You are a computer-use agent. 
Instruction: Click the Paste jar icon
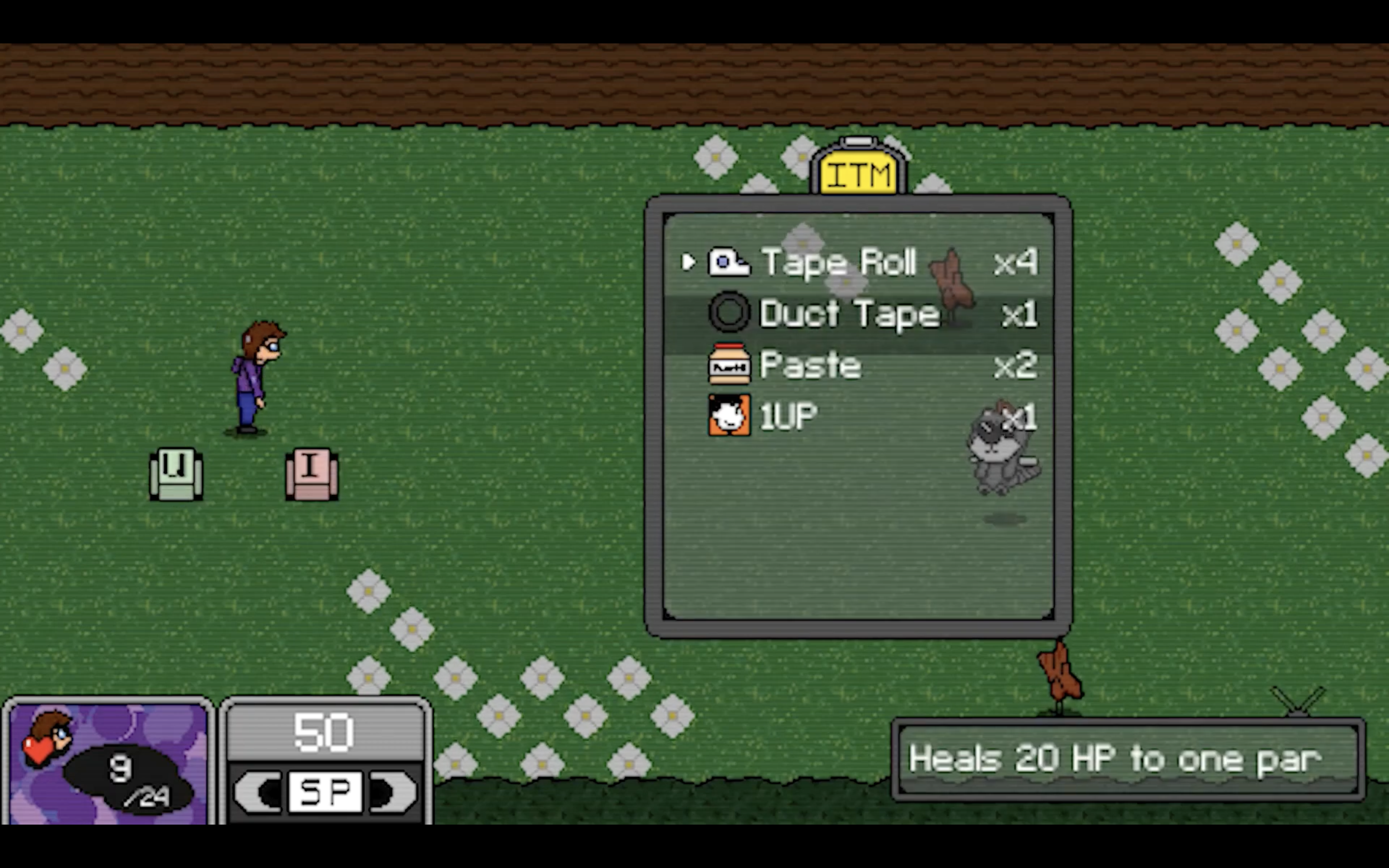tap(730, 365)
